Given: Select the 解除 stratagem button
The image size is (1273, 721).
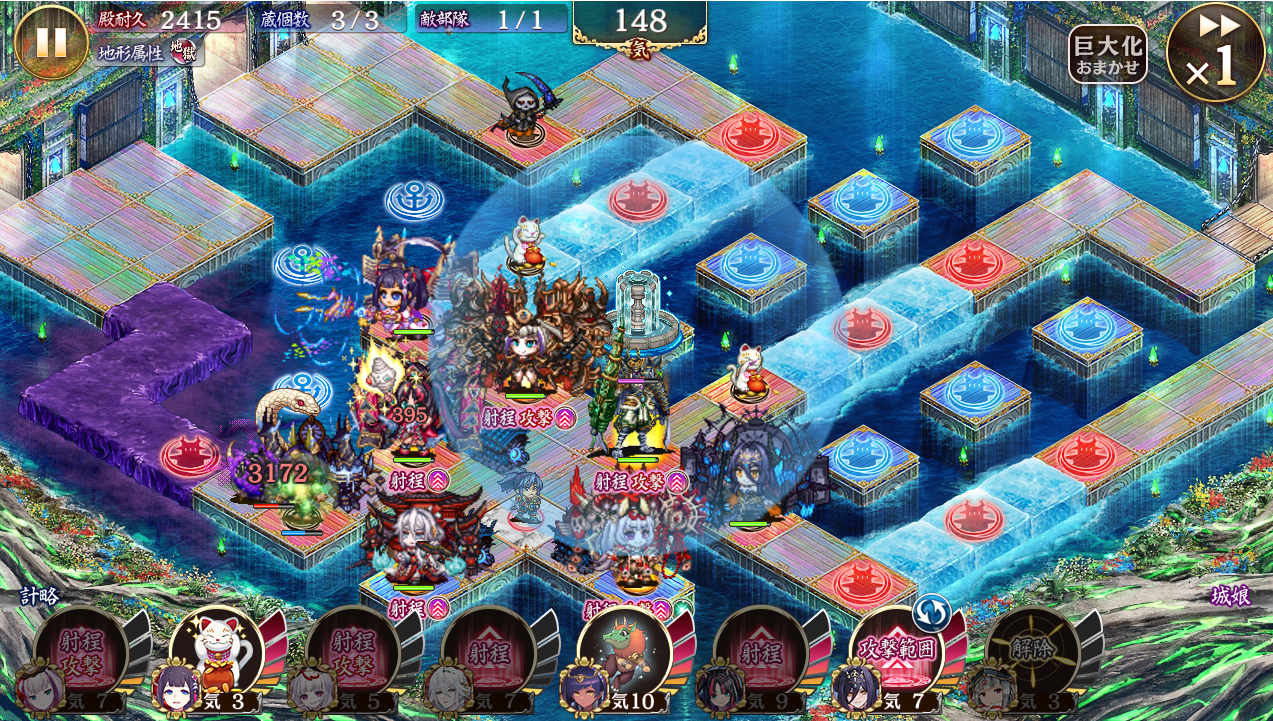Looking at the screenshot, I should (1032, 652).
